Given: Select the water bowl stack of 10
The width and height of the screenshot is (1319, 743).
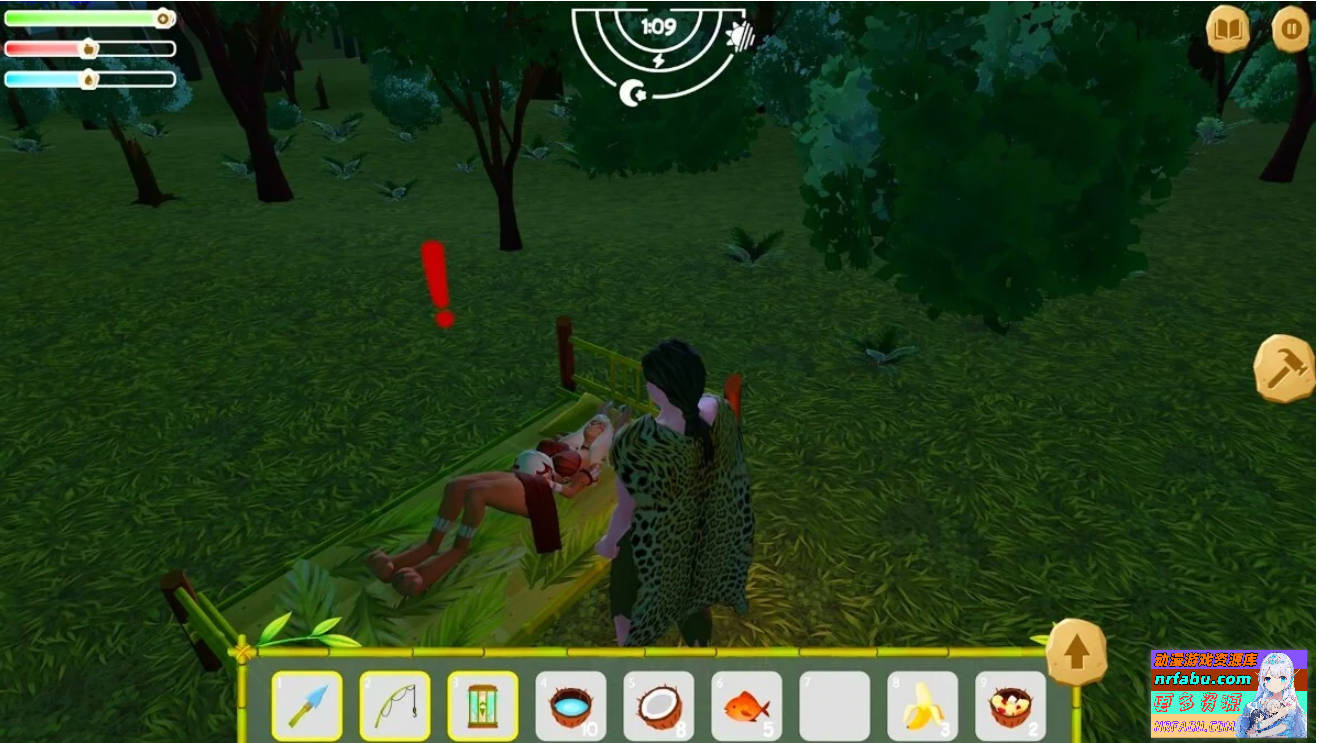Looking at the screenshot, I should pos(571,703).
